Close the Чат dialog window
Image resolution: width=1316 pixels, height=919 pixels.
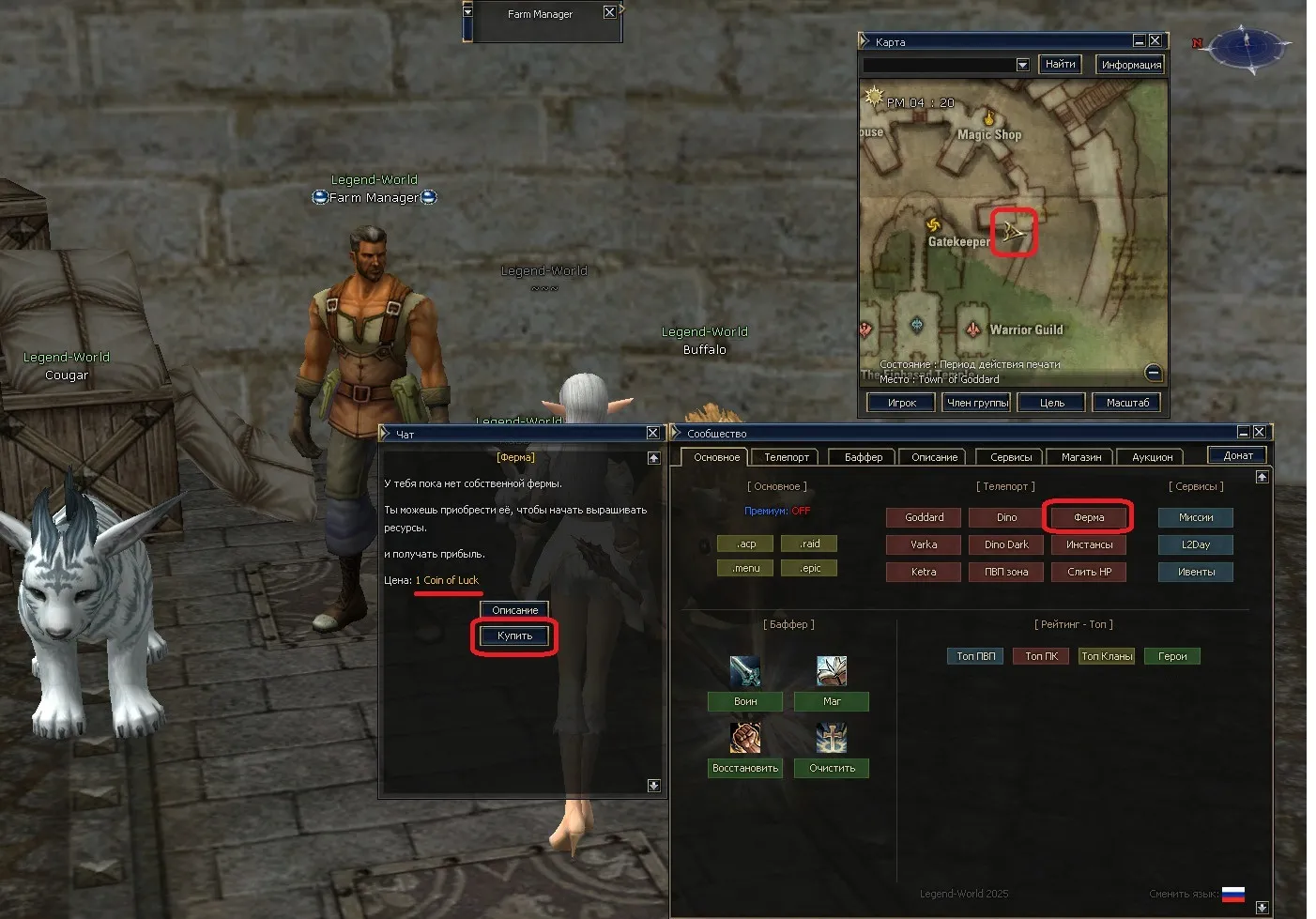point(652,433)
